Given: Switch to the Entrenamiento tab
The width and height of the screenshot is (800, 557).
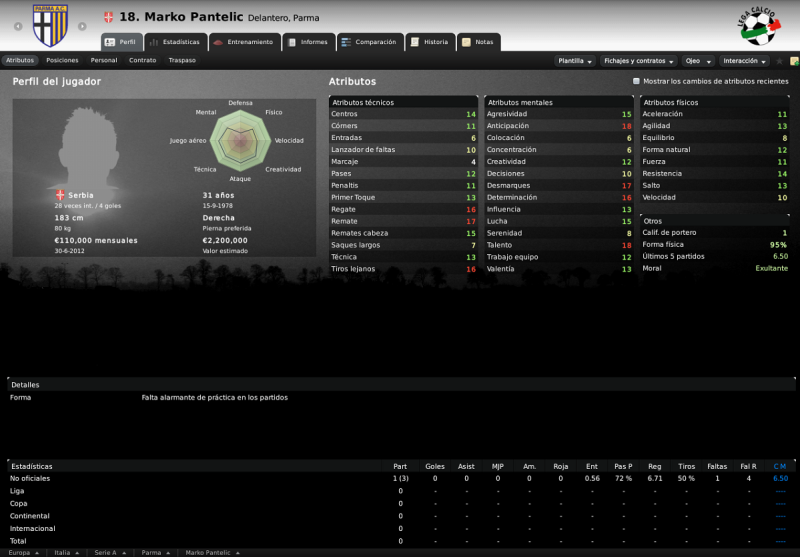Looking at the screenshot, I should [x=243, y=42].
